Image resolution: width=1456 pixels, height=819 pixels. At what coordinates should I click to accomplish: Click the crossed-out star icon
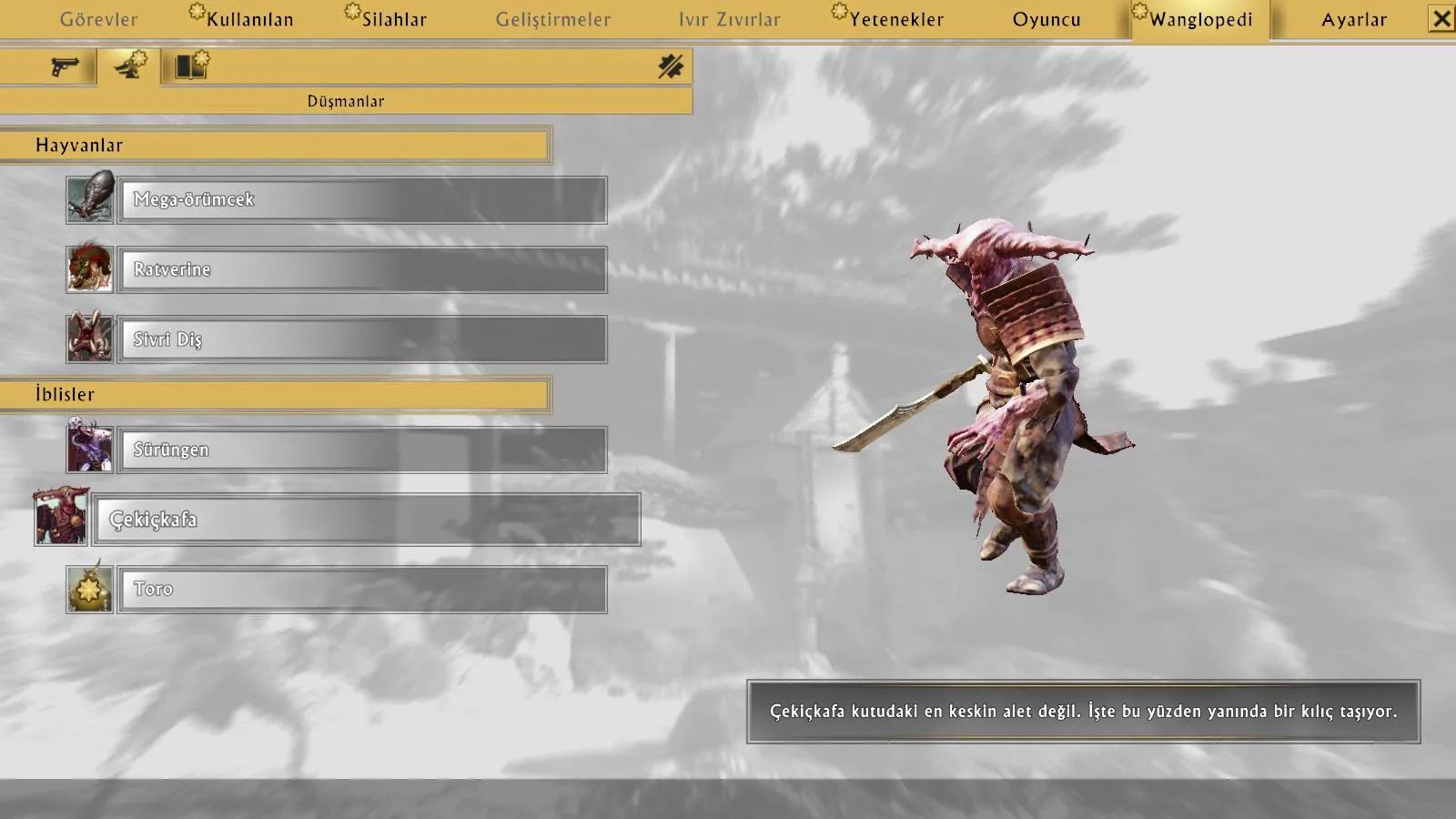pos(671,66)
